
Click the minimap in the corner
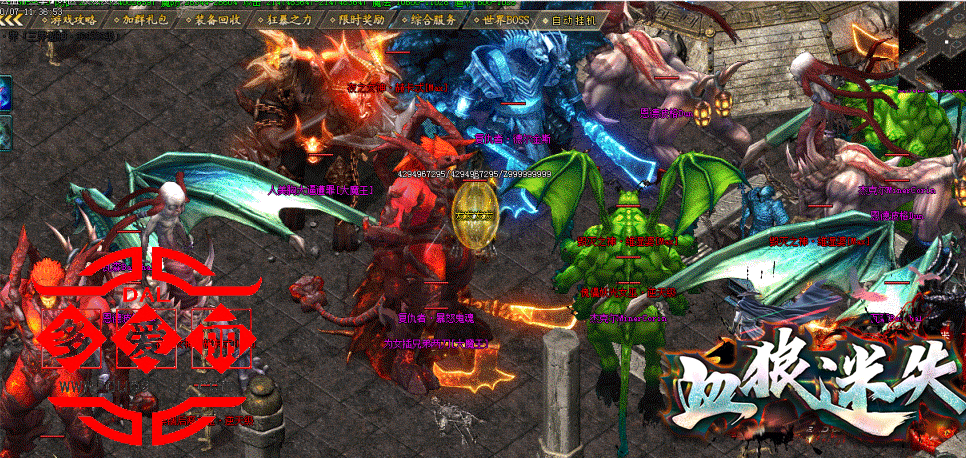pos(932,38)
